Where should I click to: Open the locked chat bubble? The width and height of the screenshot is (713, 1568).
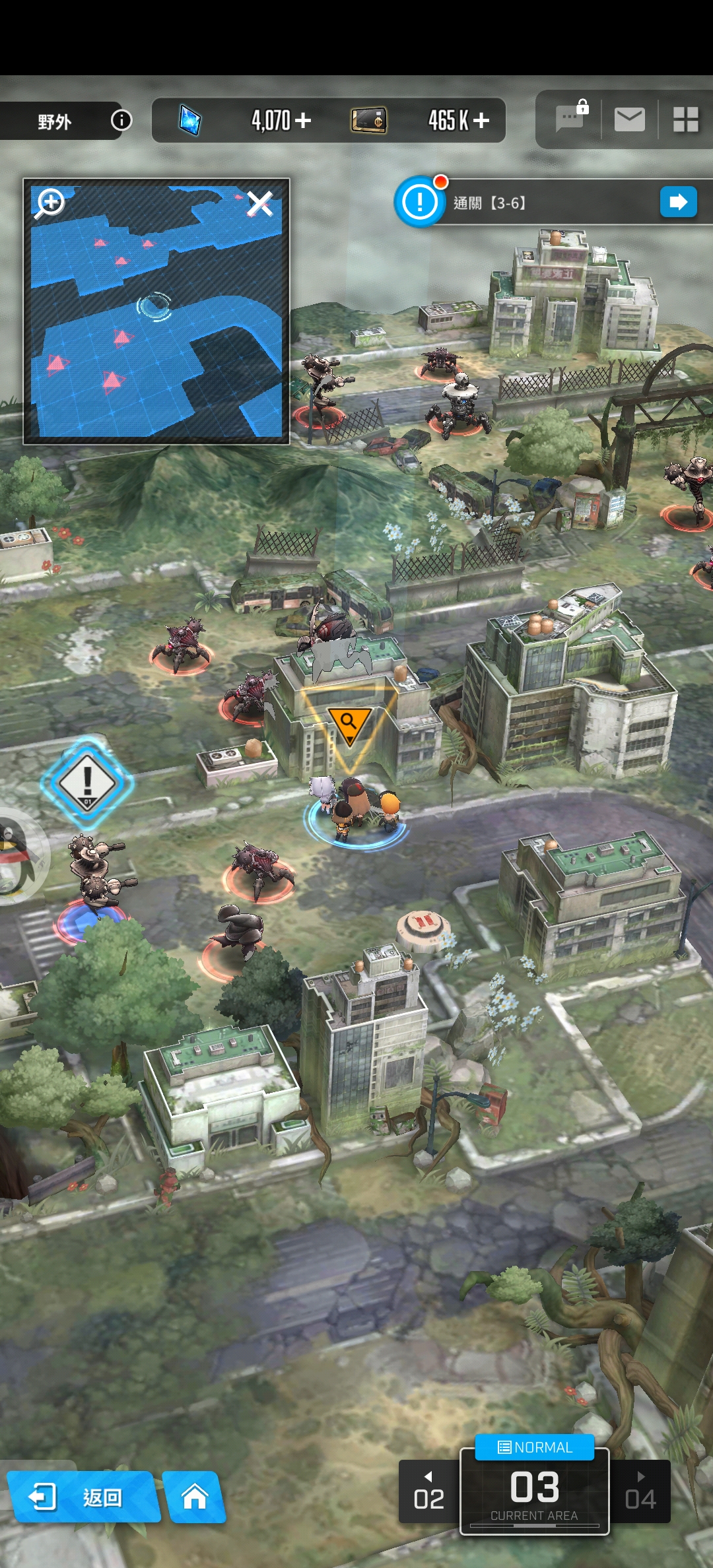tap(570, 119)
